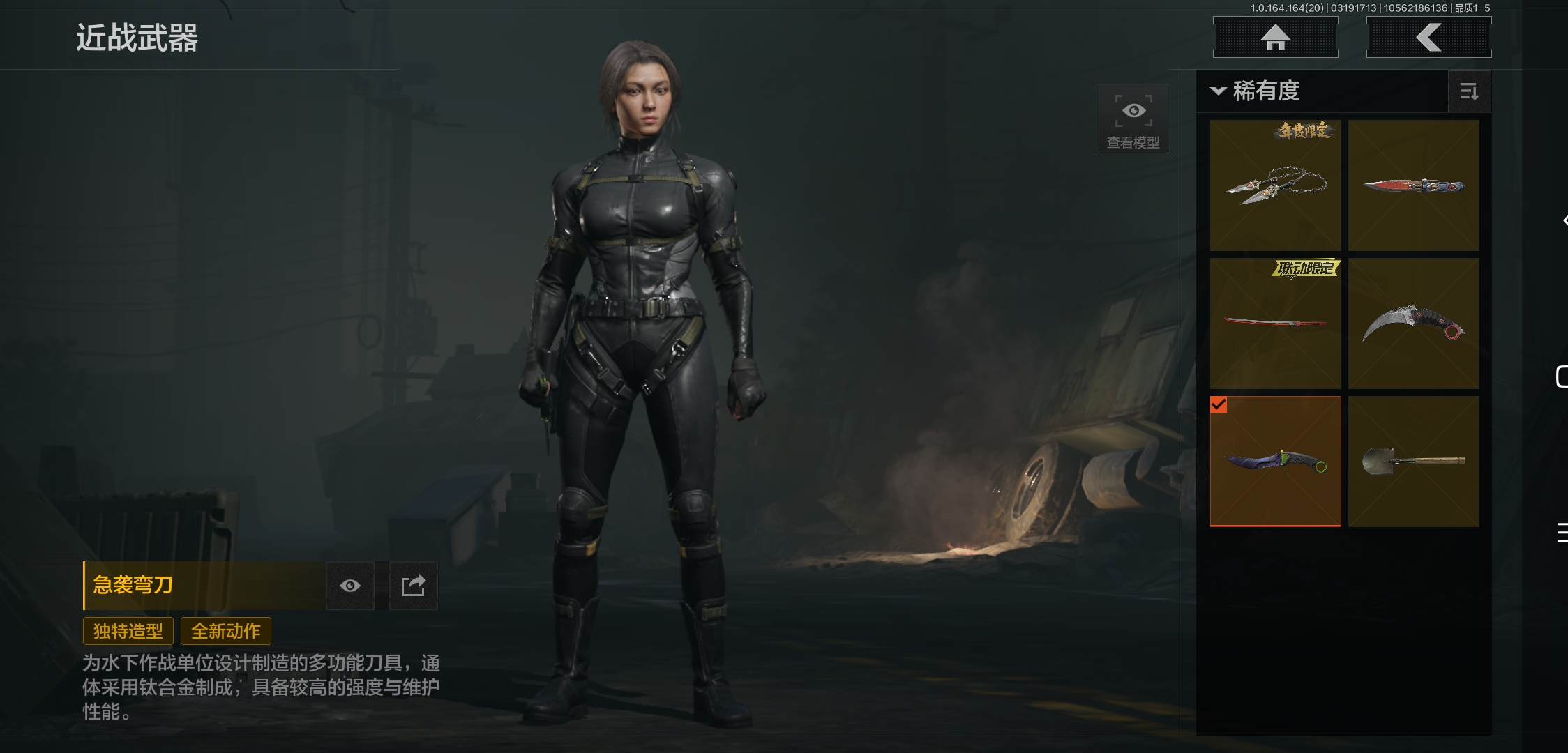The width and height of the screenshot is (1568, 753).
Task: Share the 急袭弯刀 weapon
Action: (413, 586)
